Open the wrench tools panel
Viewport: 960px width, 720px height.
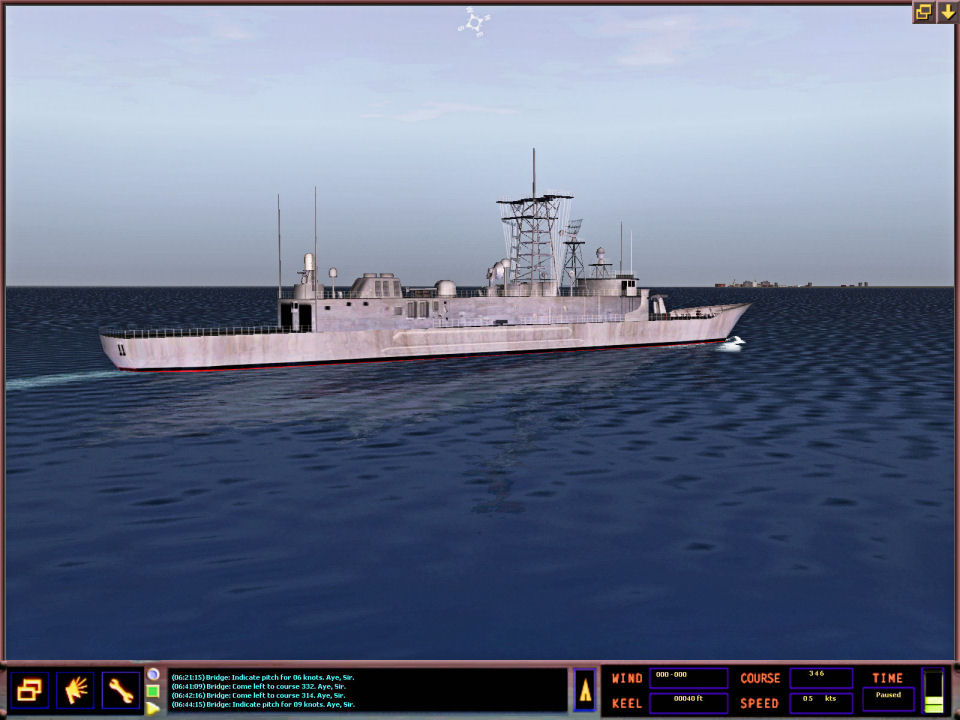point(121,690)
